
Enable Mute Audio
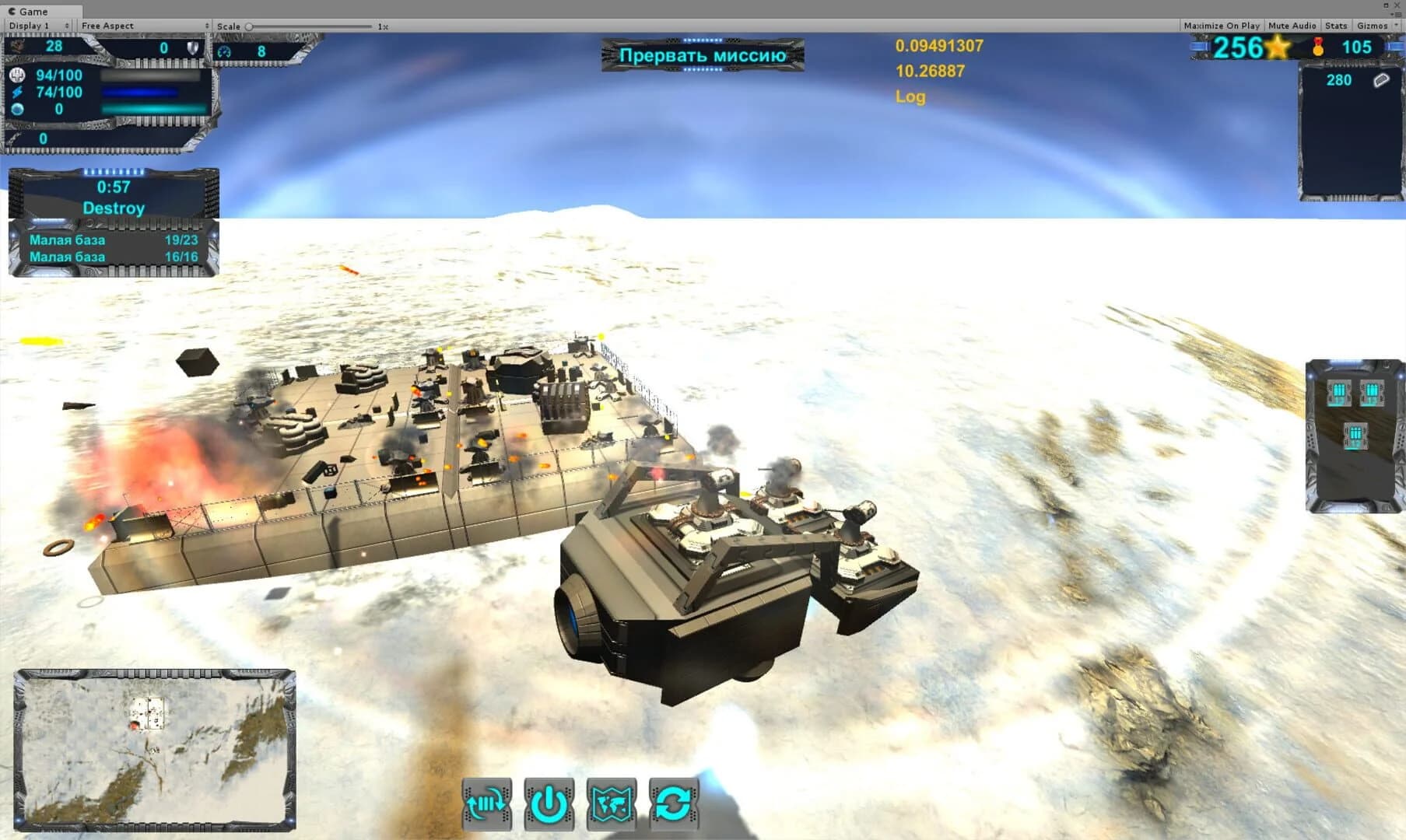click(x=1291, y=25)
